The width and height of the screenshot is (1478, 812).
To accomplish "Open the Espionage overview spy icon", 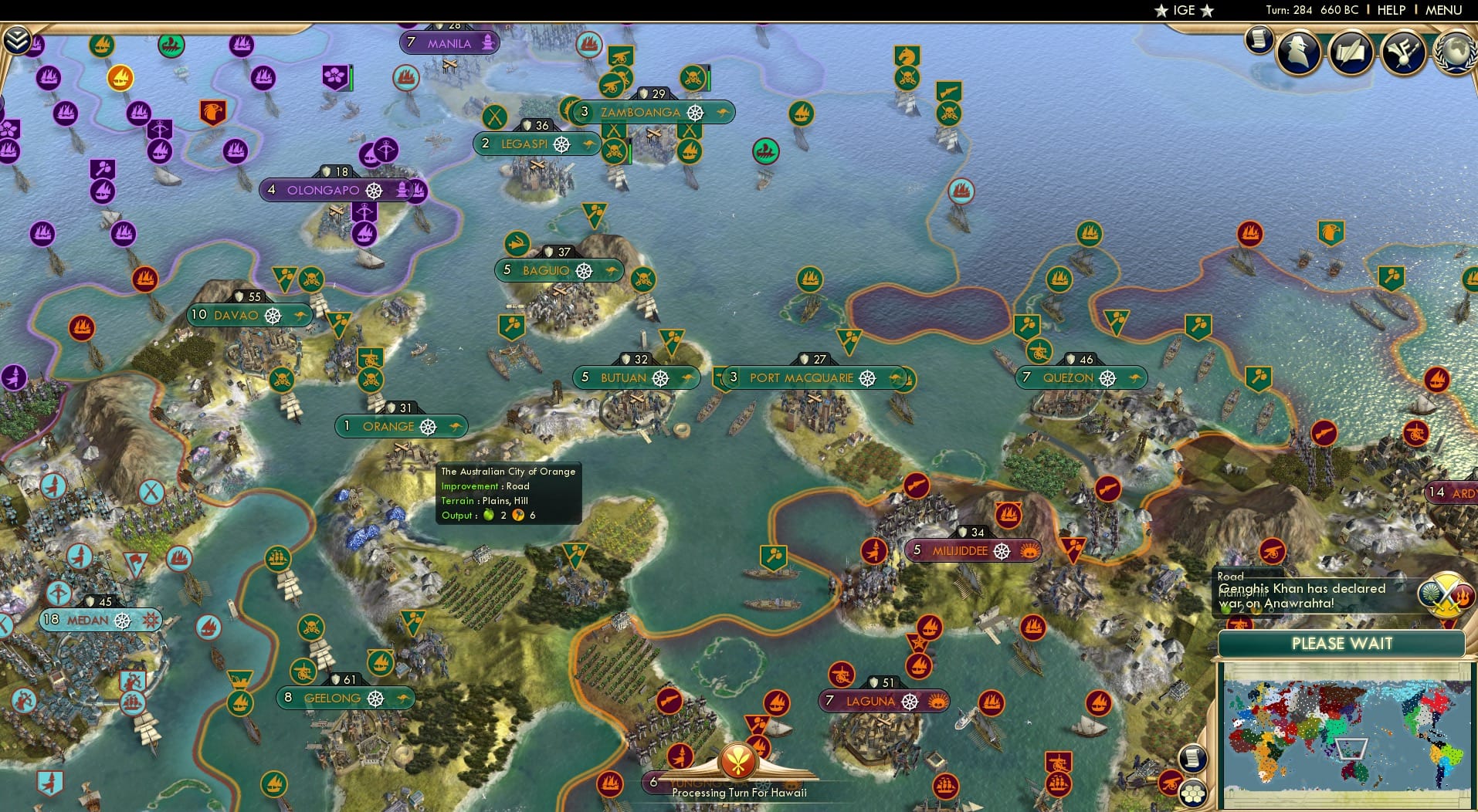I will point(1298,52).
